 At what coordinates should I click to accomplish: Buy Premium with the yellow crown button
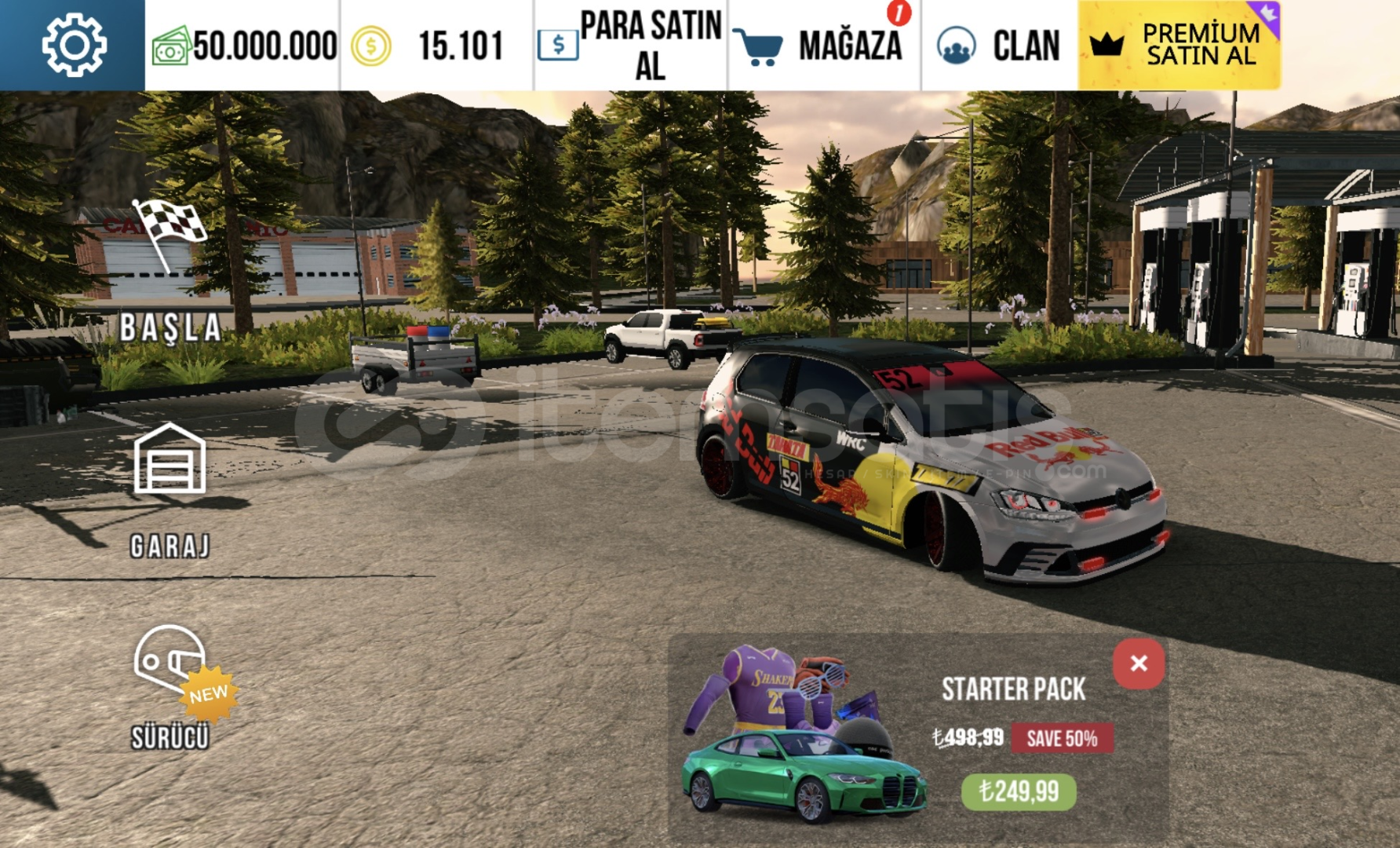1179,46
